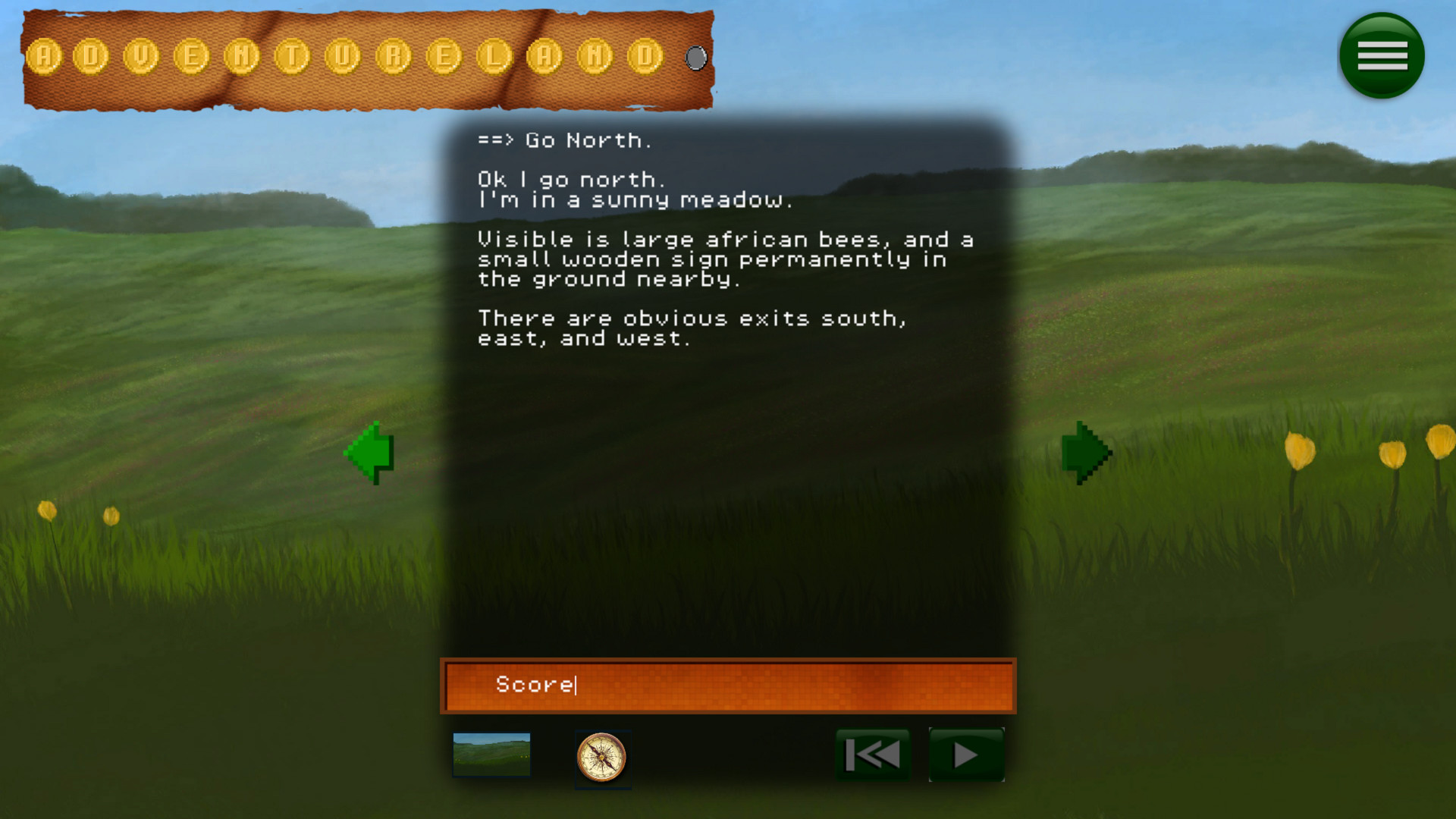
Task: Click the 'E' coin in Adventureland banner
Action: pyautogui.click(x=190, y=57)
